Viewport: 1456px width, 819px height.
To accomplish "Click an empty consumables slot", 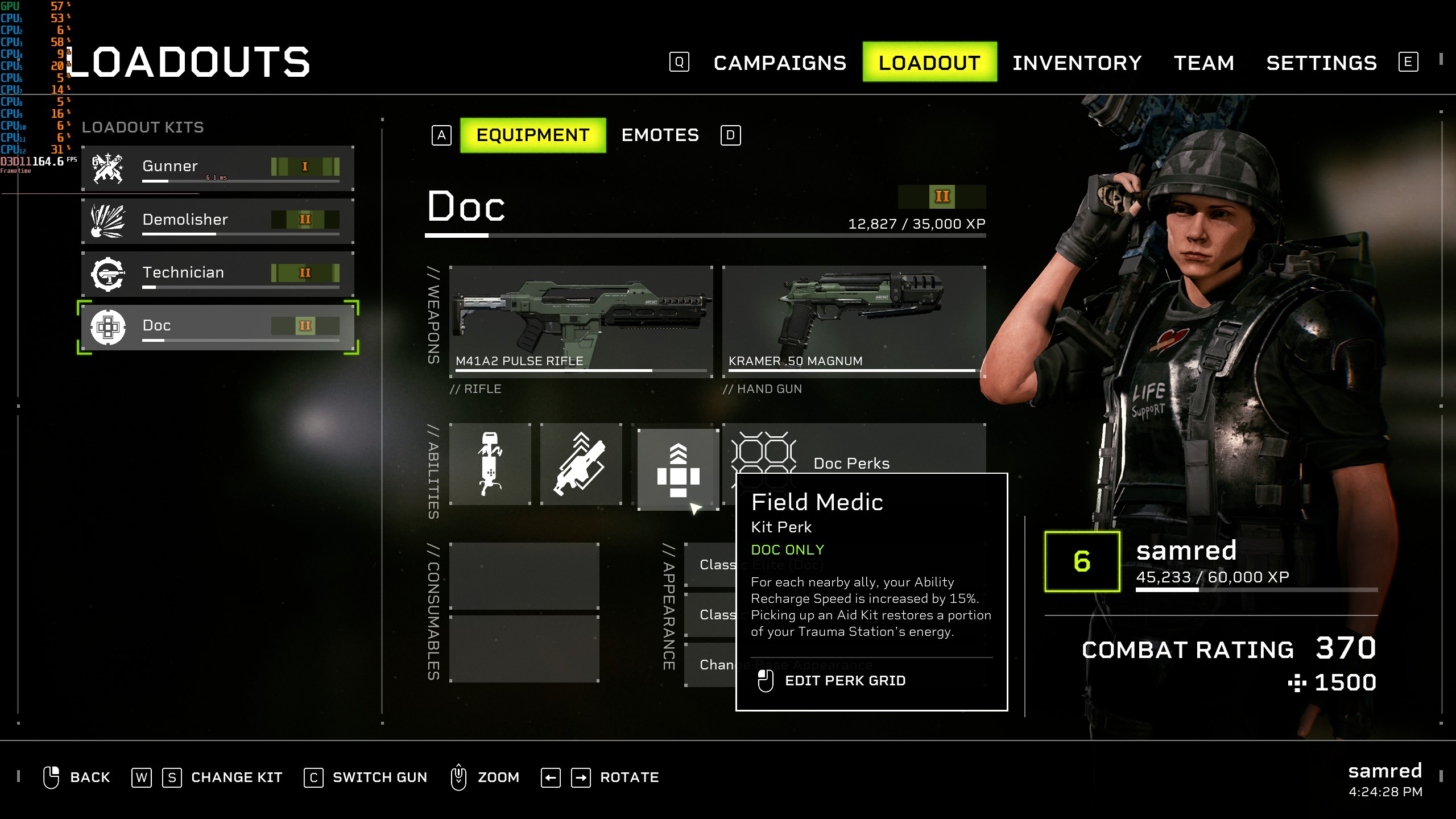I will (x=523, y=574).
